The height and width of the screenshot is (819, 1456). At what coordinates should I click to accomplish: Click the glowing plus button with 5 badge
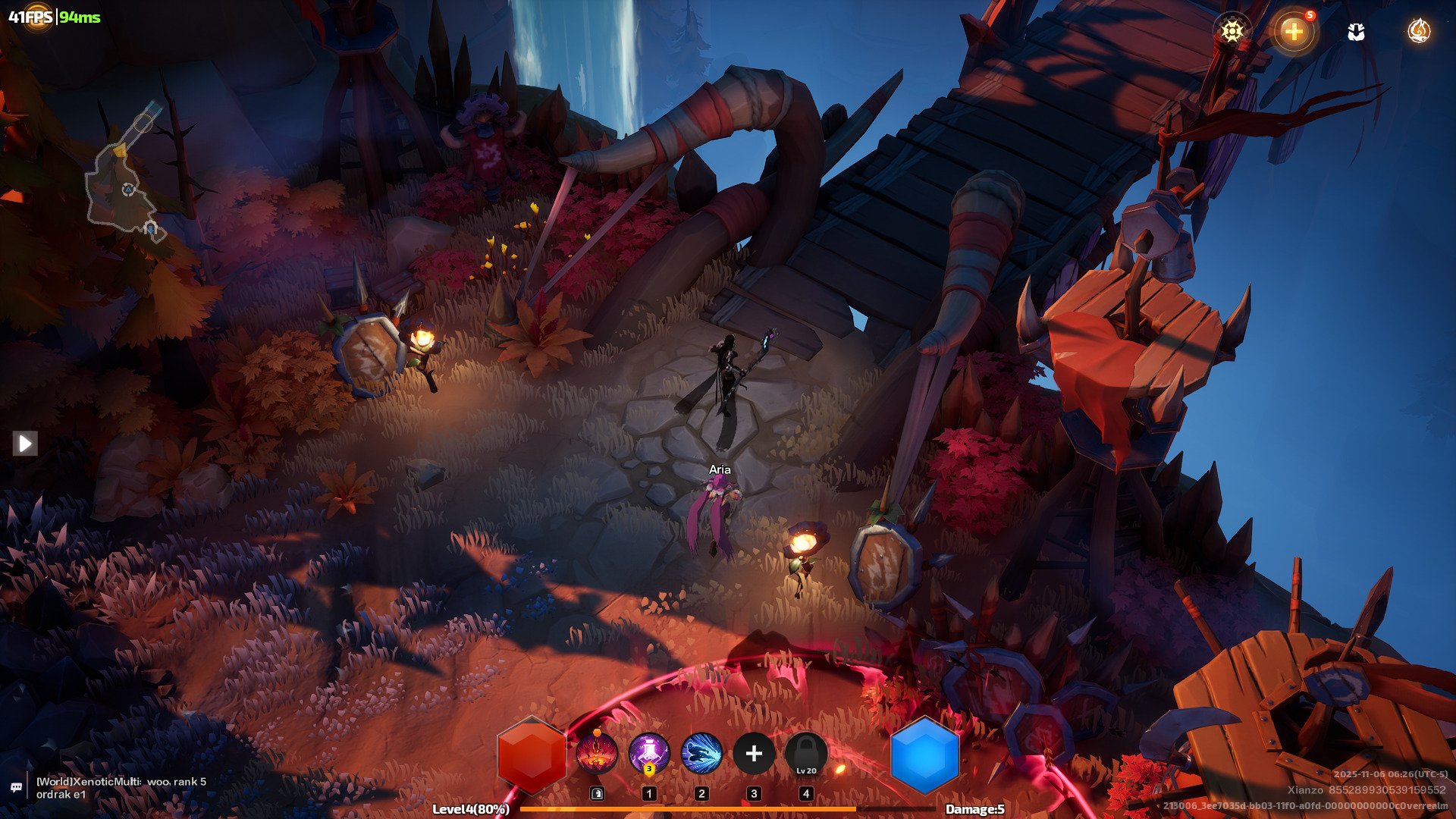[x=1294, y=31]
